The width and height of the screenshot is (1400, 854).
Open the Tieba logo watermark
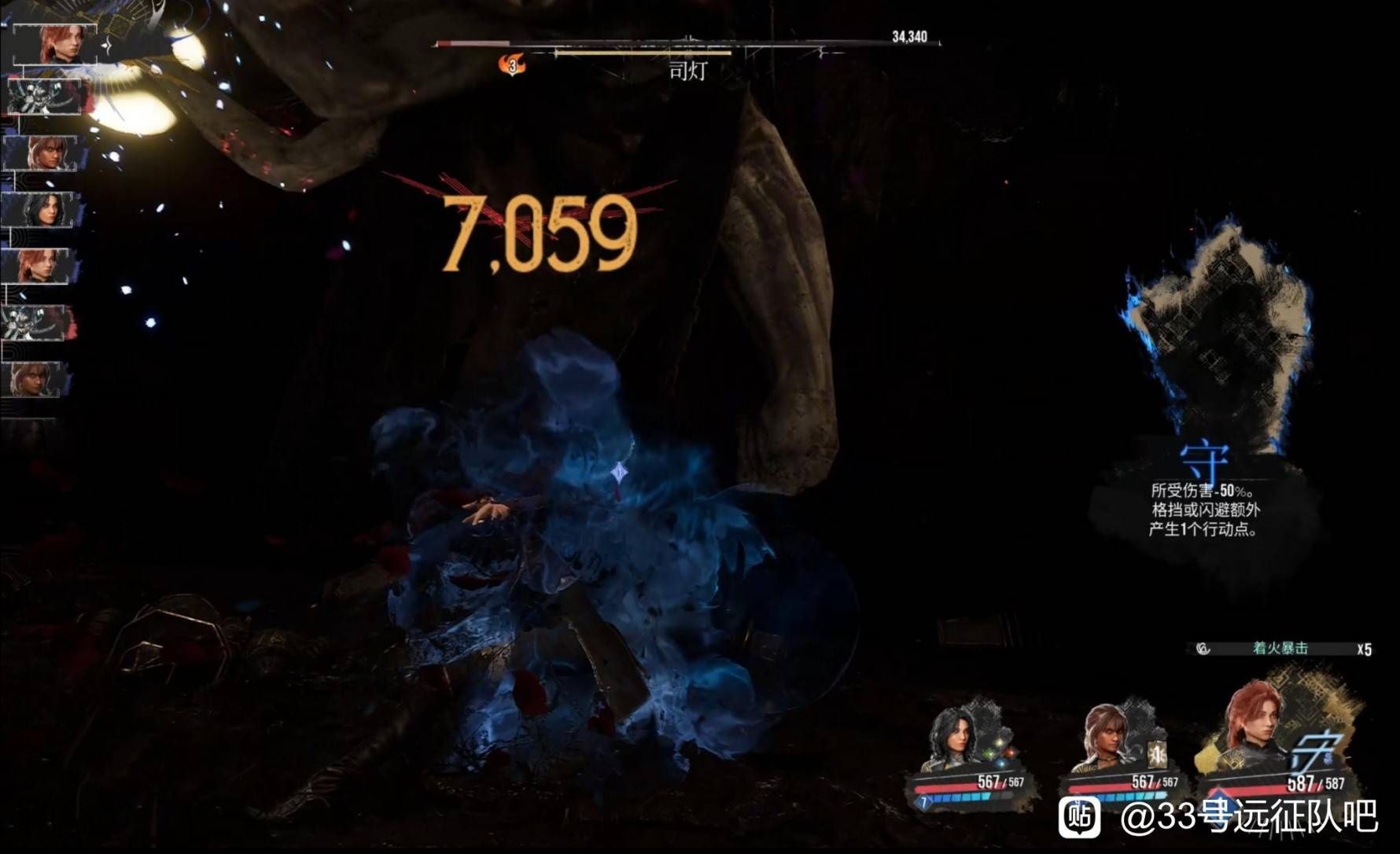coord(1080,818)
